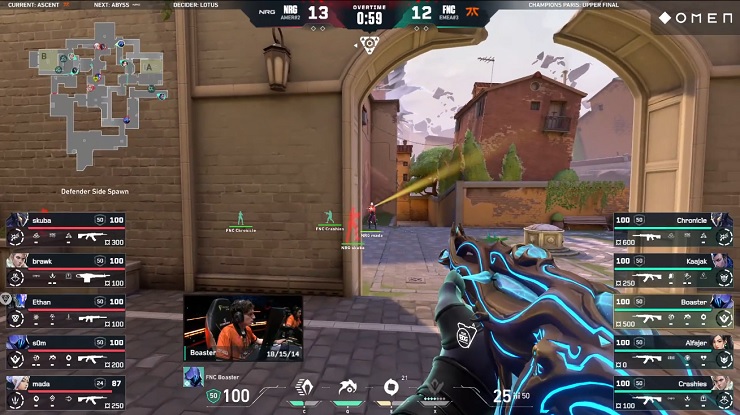Screen dimensions: 740x415
Task: Switch view to Crashies' player card
Action: pos(675,391)
